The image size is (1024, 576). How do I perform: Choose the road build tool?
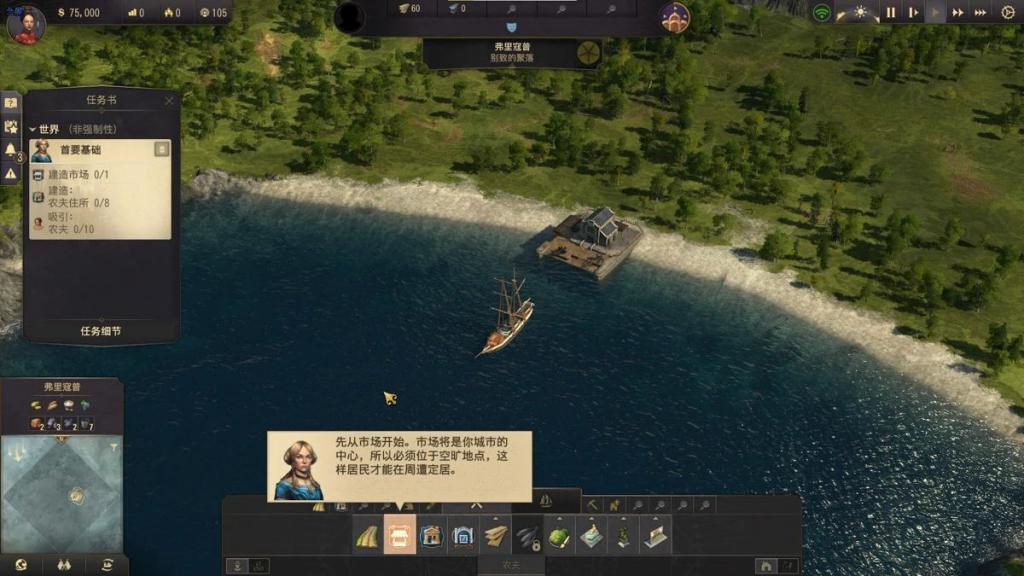(x=367, y=537)
